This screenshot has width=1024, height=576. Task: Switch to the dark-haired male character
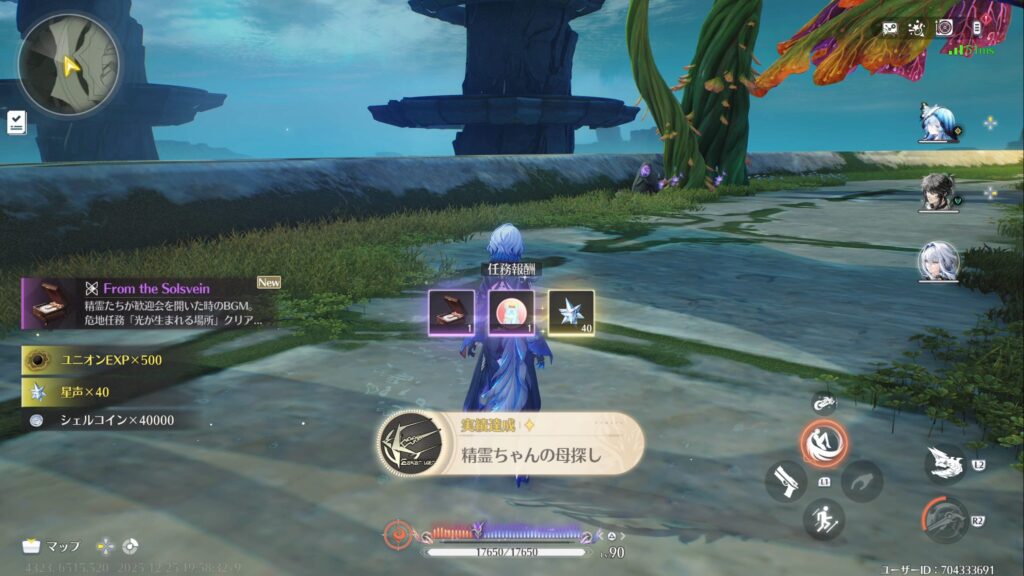[940, 193]
